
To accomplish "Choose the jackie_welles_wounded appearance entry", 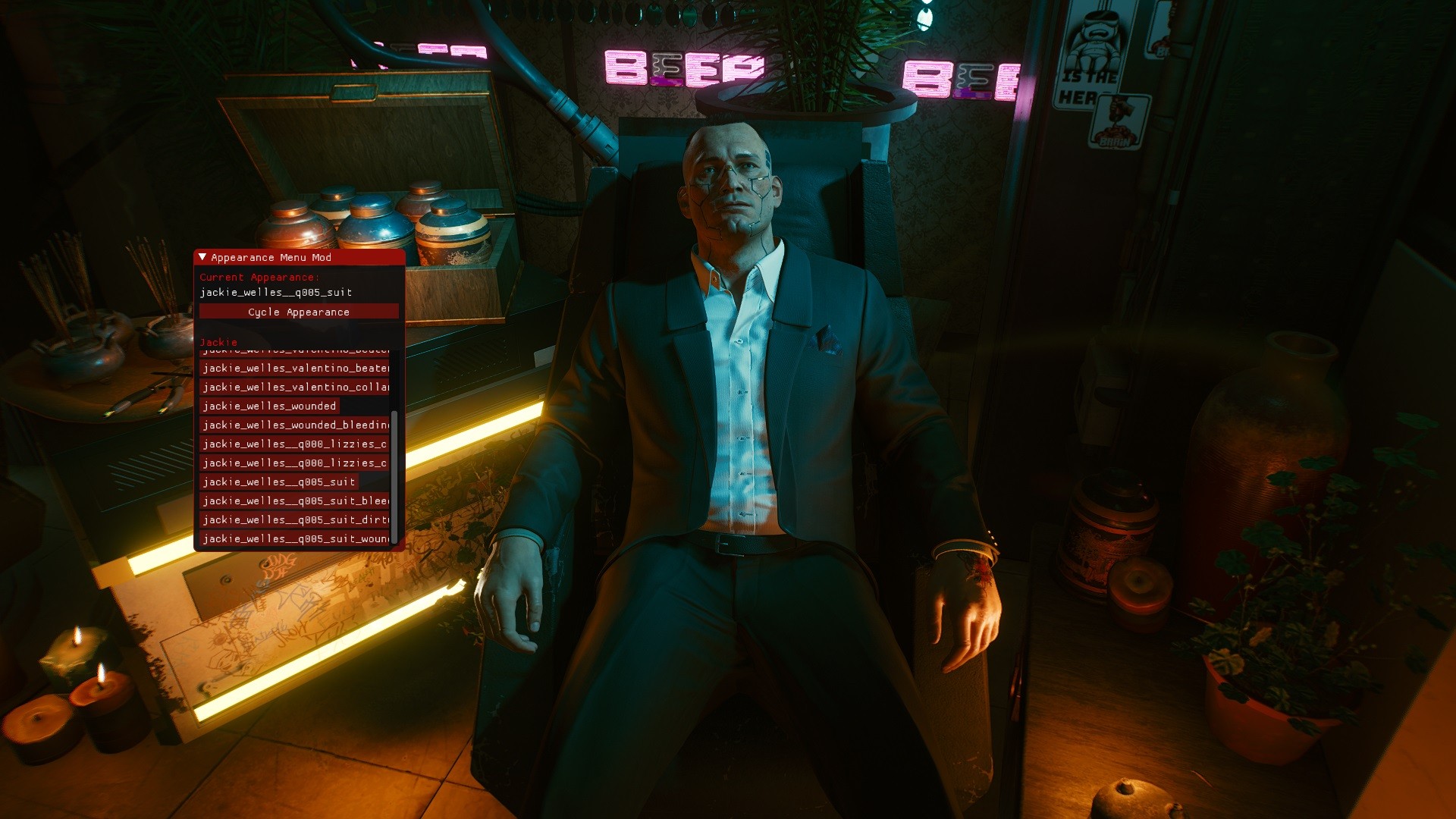I will (x=269, y=406).
